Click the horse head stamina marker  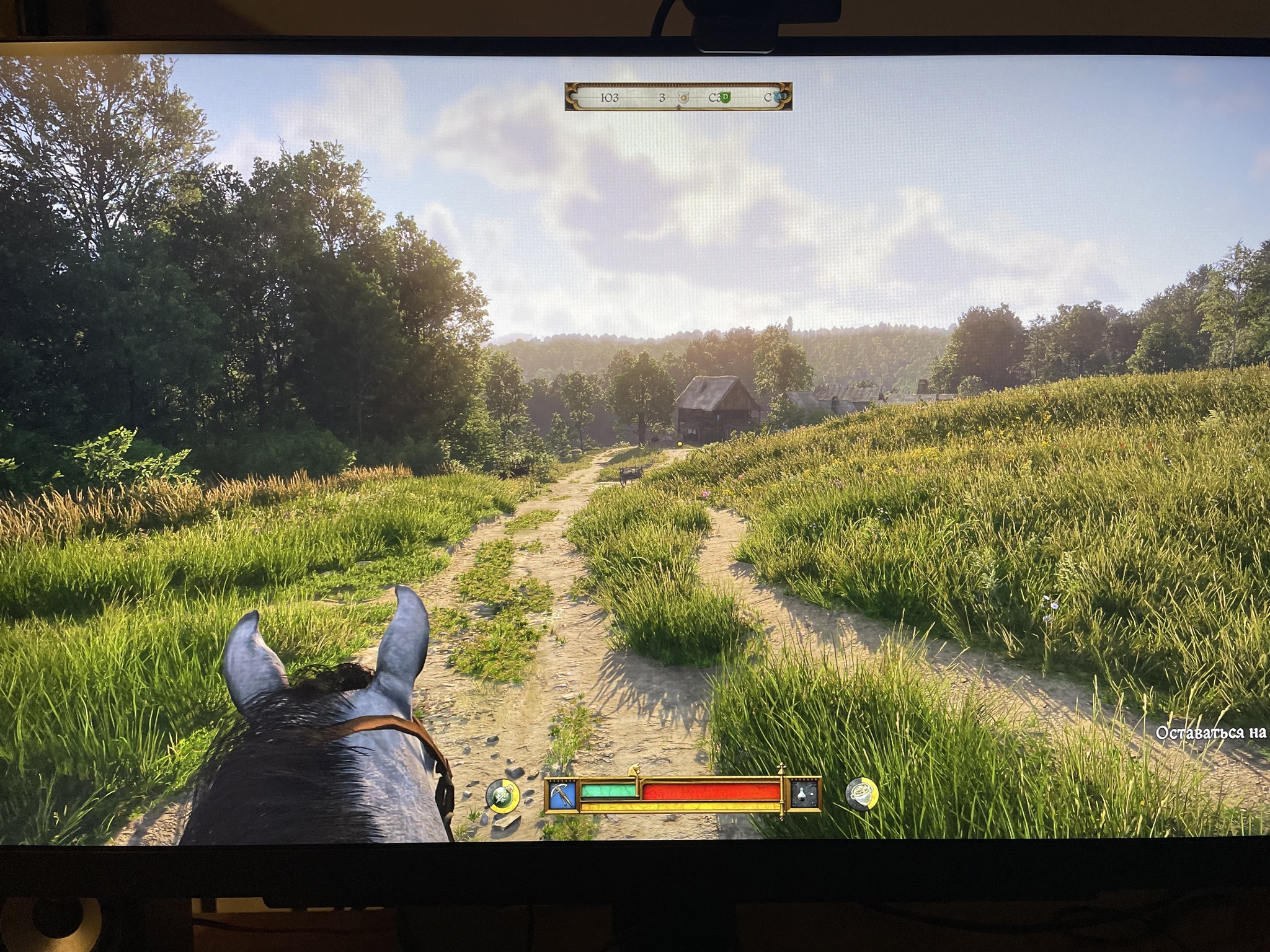click(634, 770)
